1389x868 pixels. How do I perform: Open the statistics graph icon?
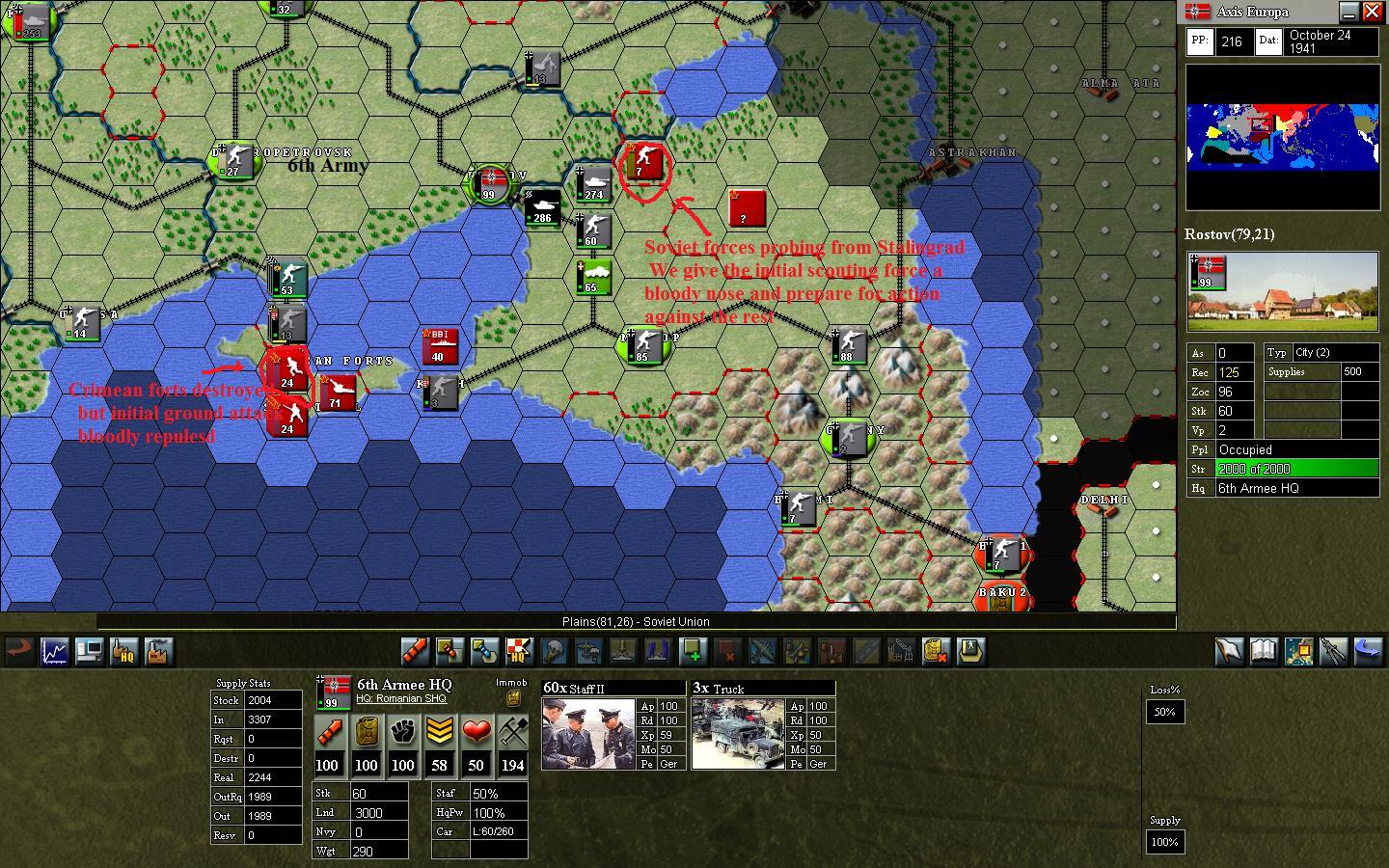[54, 652]
